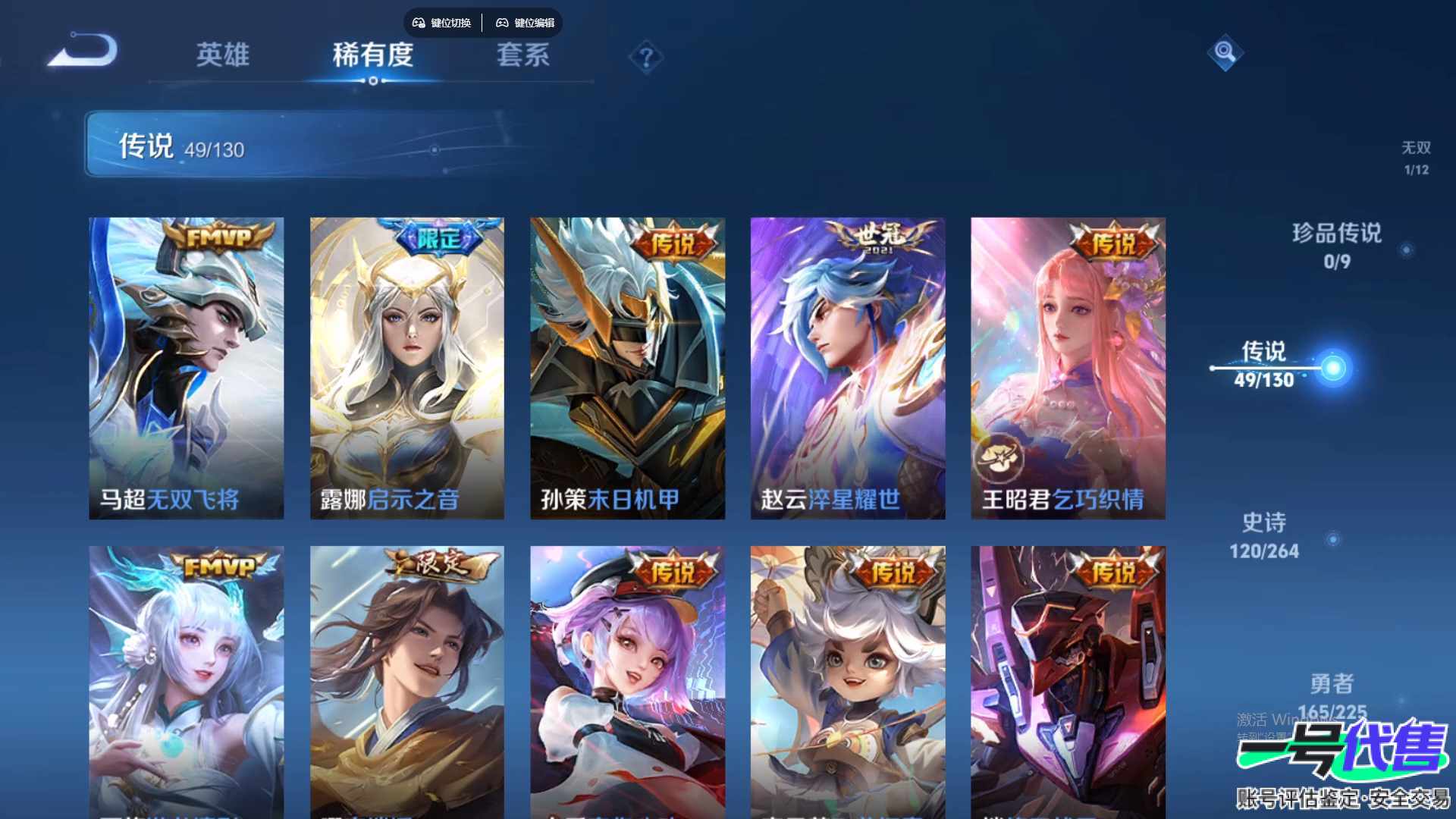This screenshot has height=819, width=1456.
Task: Jump to the 珍品传说 rarity category
Action: tap(1336, 246)
